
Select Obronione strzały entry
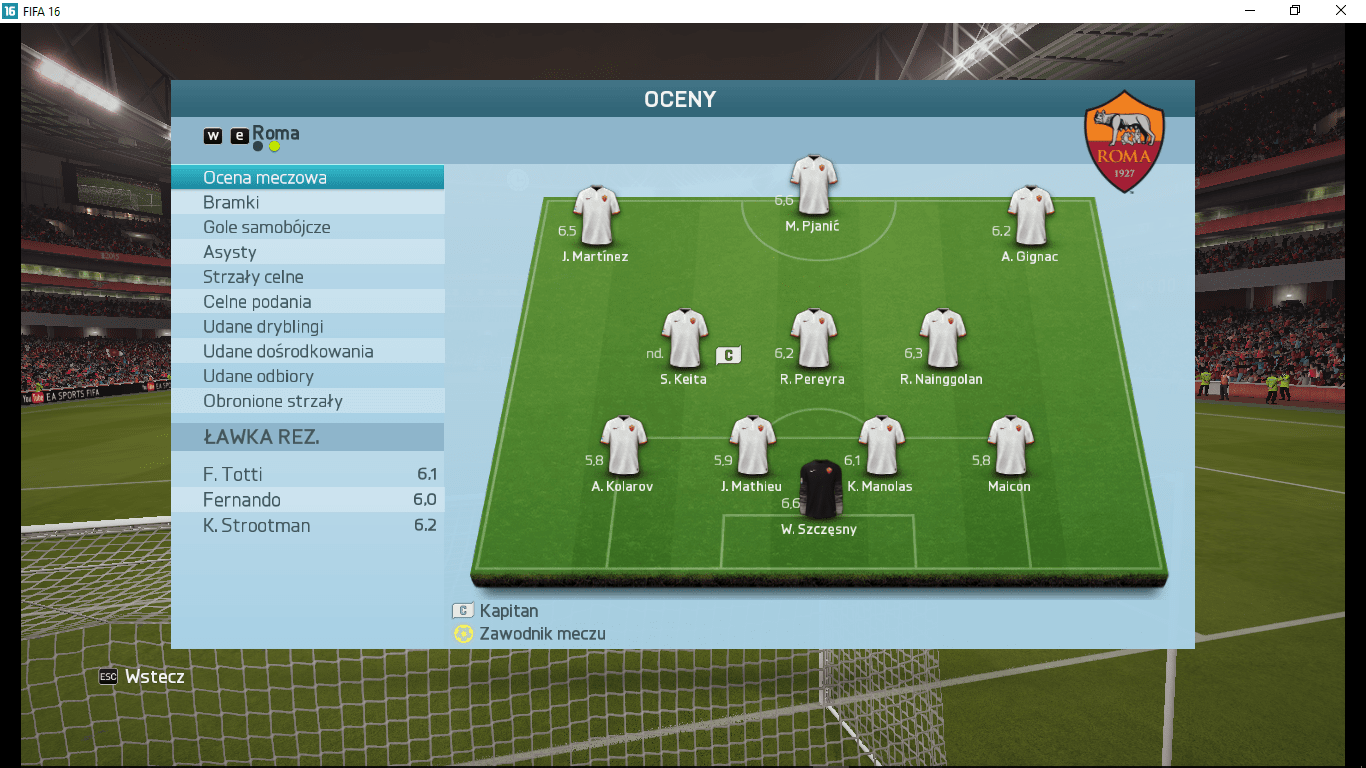[x=307, y=401]
